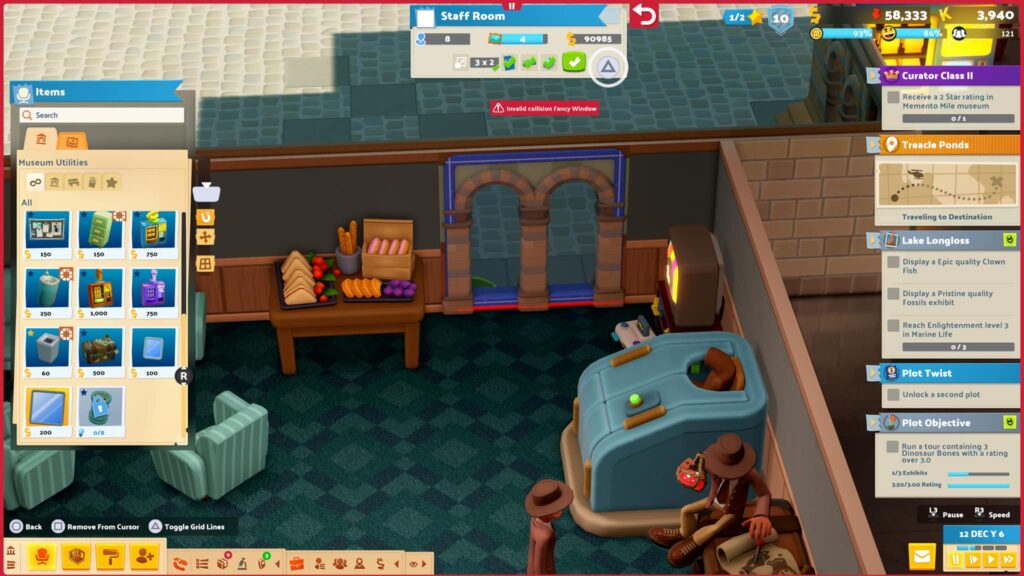This screenshot has height=576, width=1024.
Task: Confirm the Staff Room with green checkmark
Action: point(573,63)
